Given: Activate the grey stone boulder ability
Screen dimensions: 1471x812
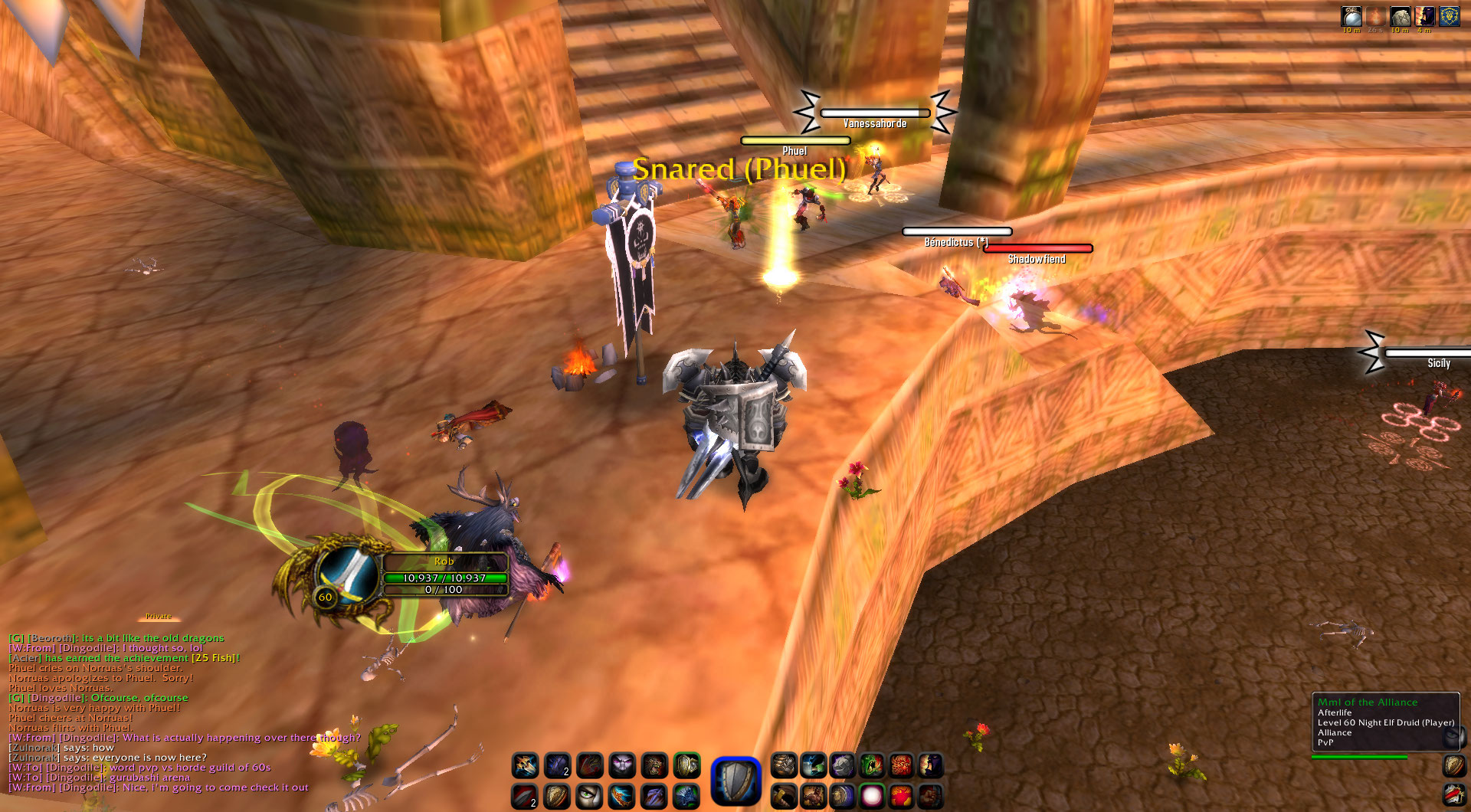Looking at the screenshot, I should point(842,765).
